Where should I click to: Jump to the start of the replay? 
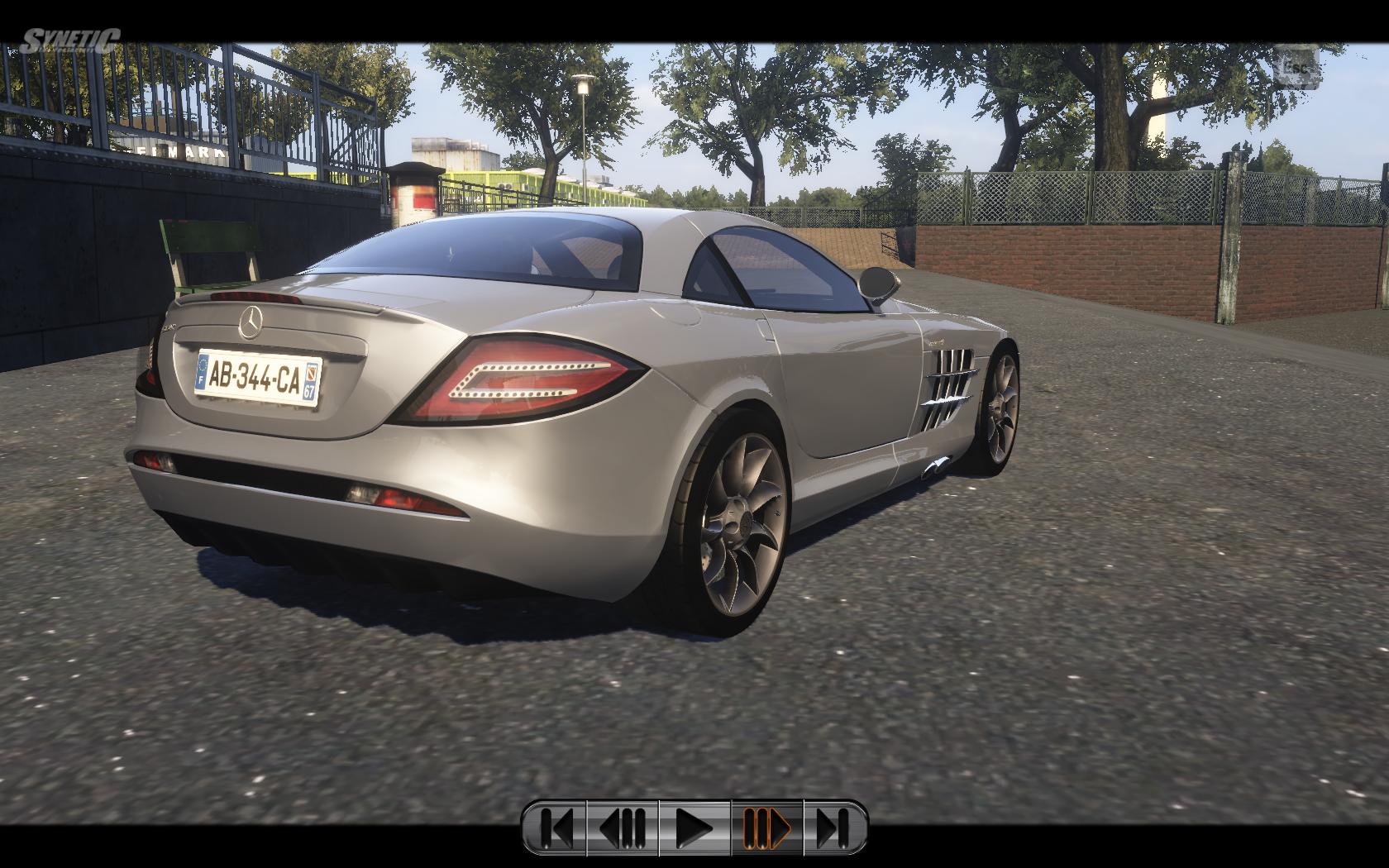click(556, 827)
